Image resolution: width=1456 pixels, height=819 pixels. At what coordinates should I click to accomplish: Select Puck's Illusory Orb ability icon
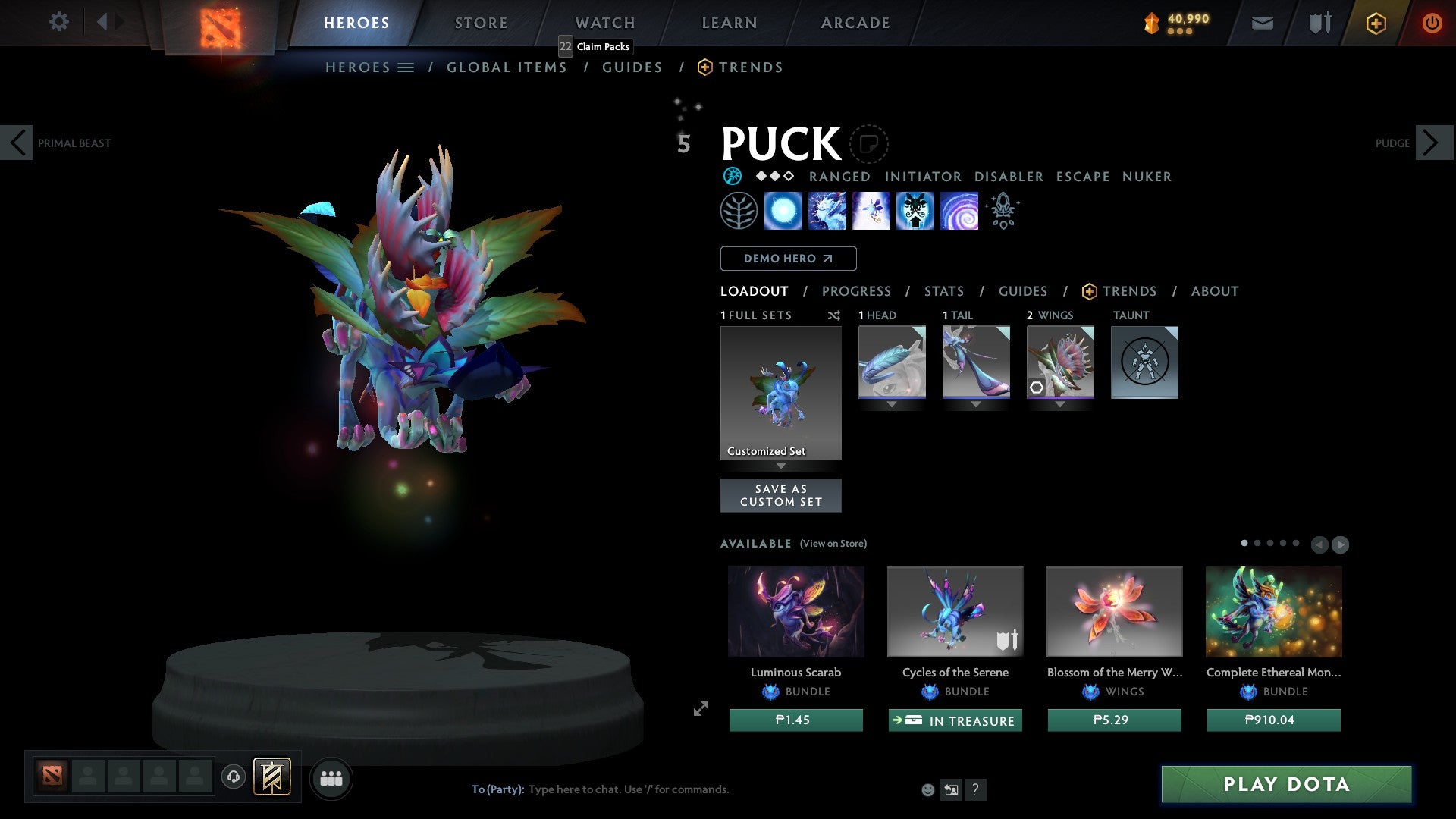click(x=783, y=210)
